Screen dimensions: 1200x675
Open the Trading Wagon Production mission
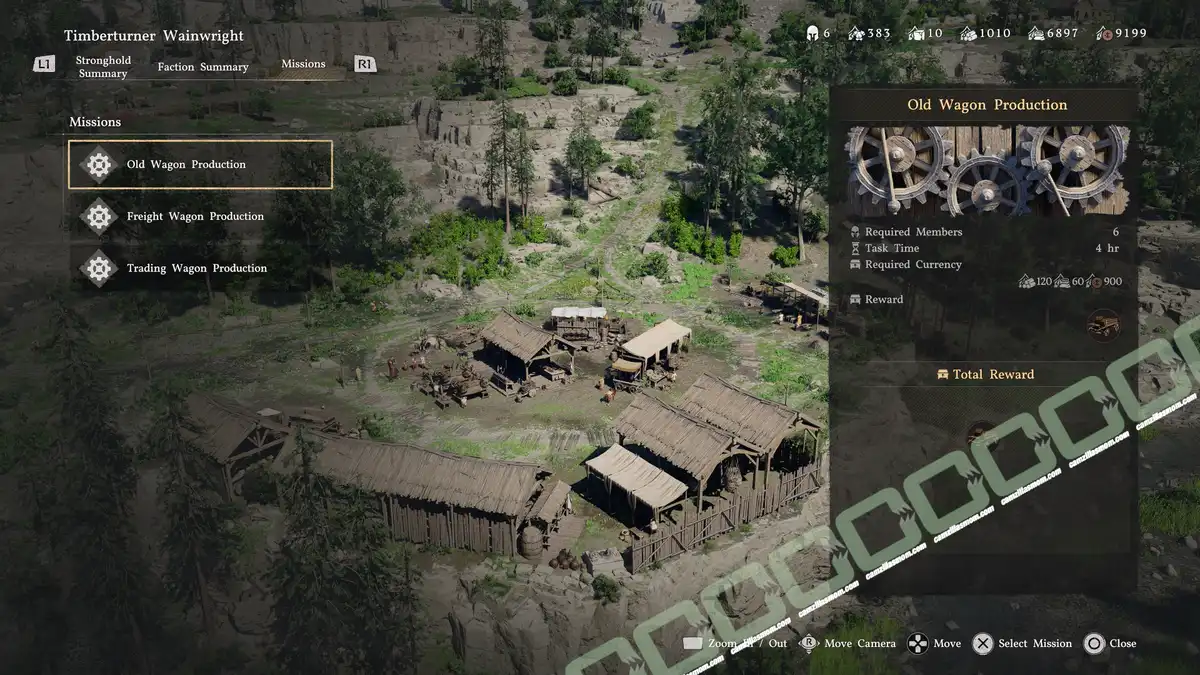click(x=196, y=269)
